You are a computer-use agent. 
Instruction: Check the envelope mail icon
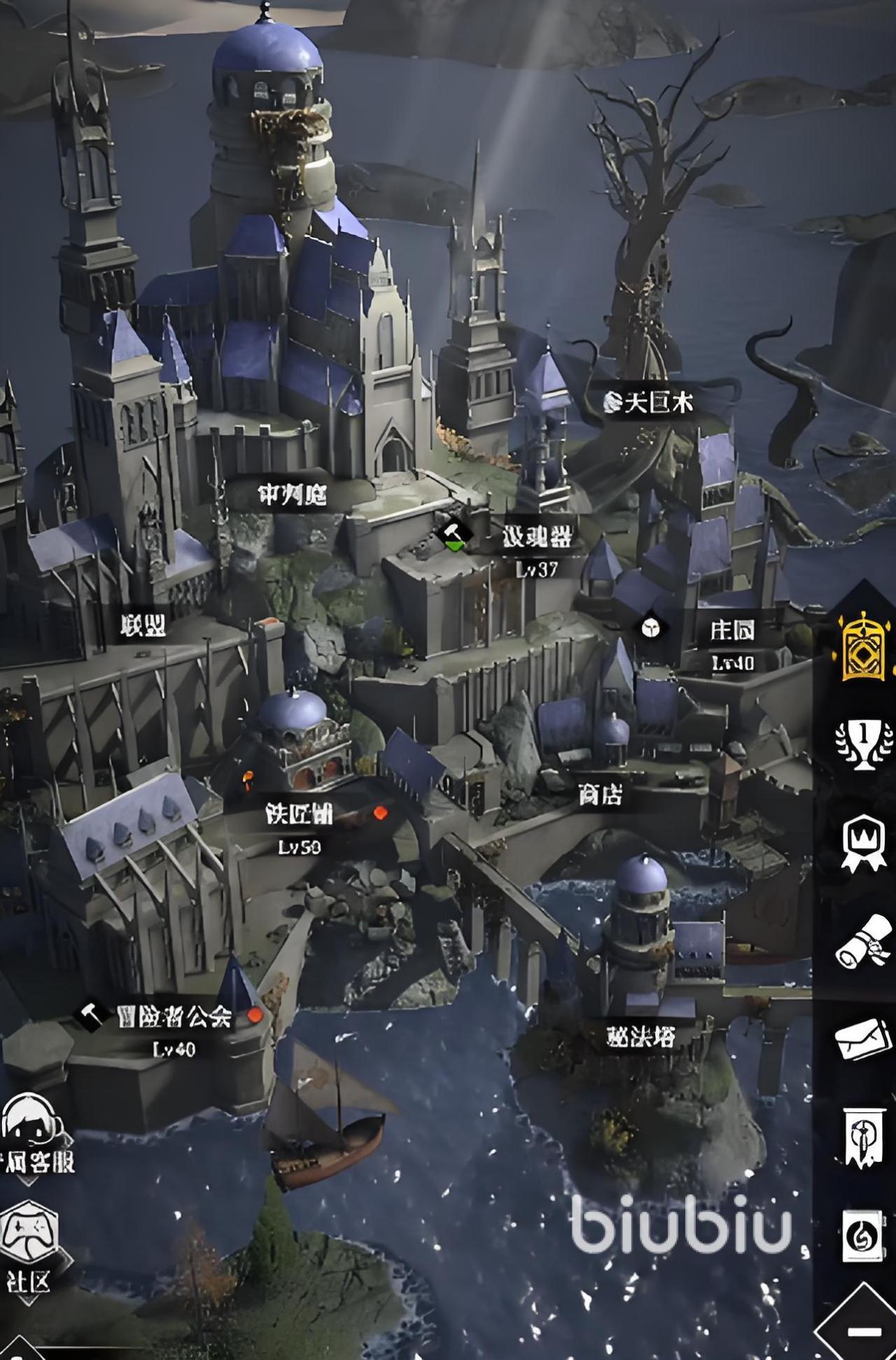864,1038
